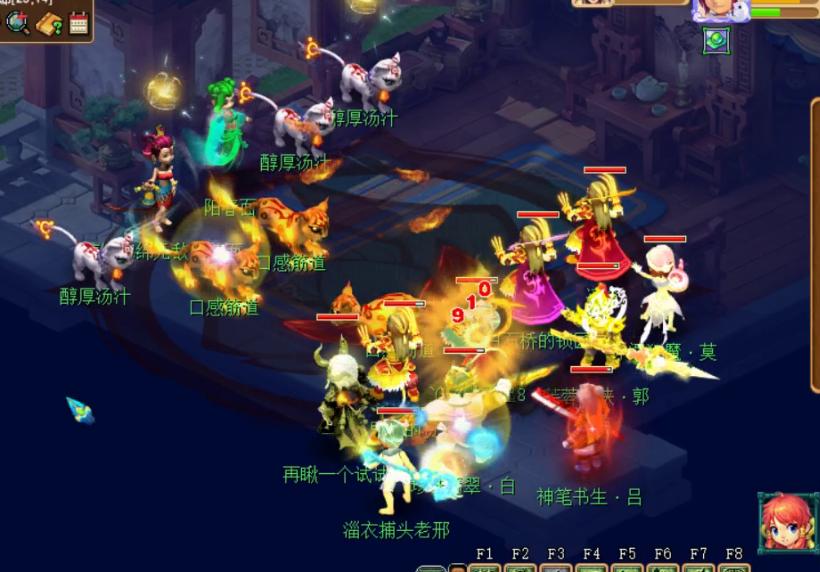Activate the F8 hotbar slot
Image resolution: width=820 pixels, height=572 pixels.
click(734, 567)
